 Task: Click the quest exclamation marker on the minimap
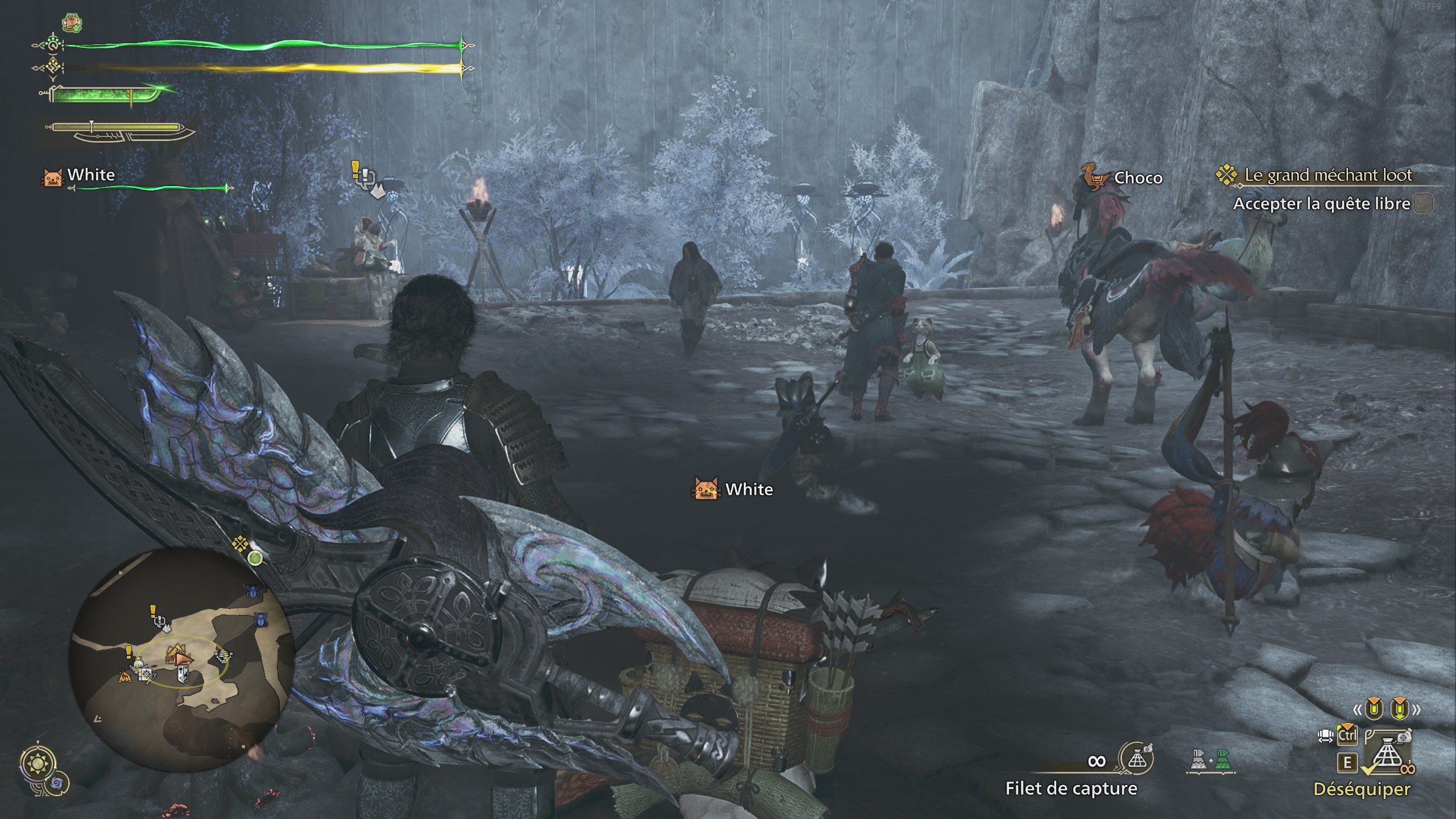pos(152,611)
